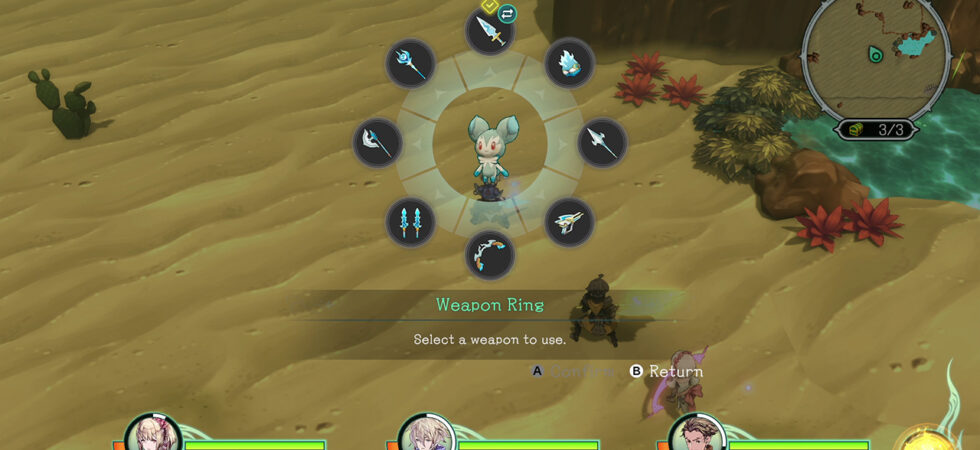This screenshot has height=450, width=980.
Task: Select the blonde girl party portrait
Action: (x=153, y=435)
